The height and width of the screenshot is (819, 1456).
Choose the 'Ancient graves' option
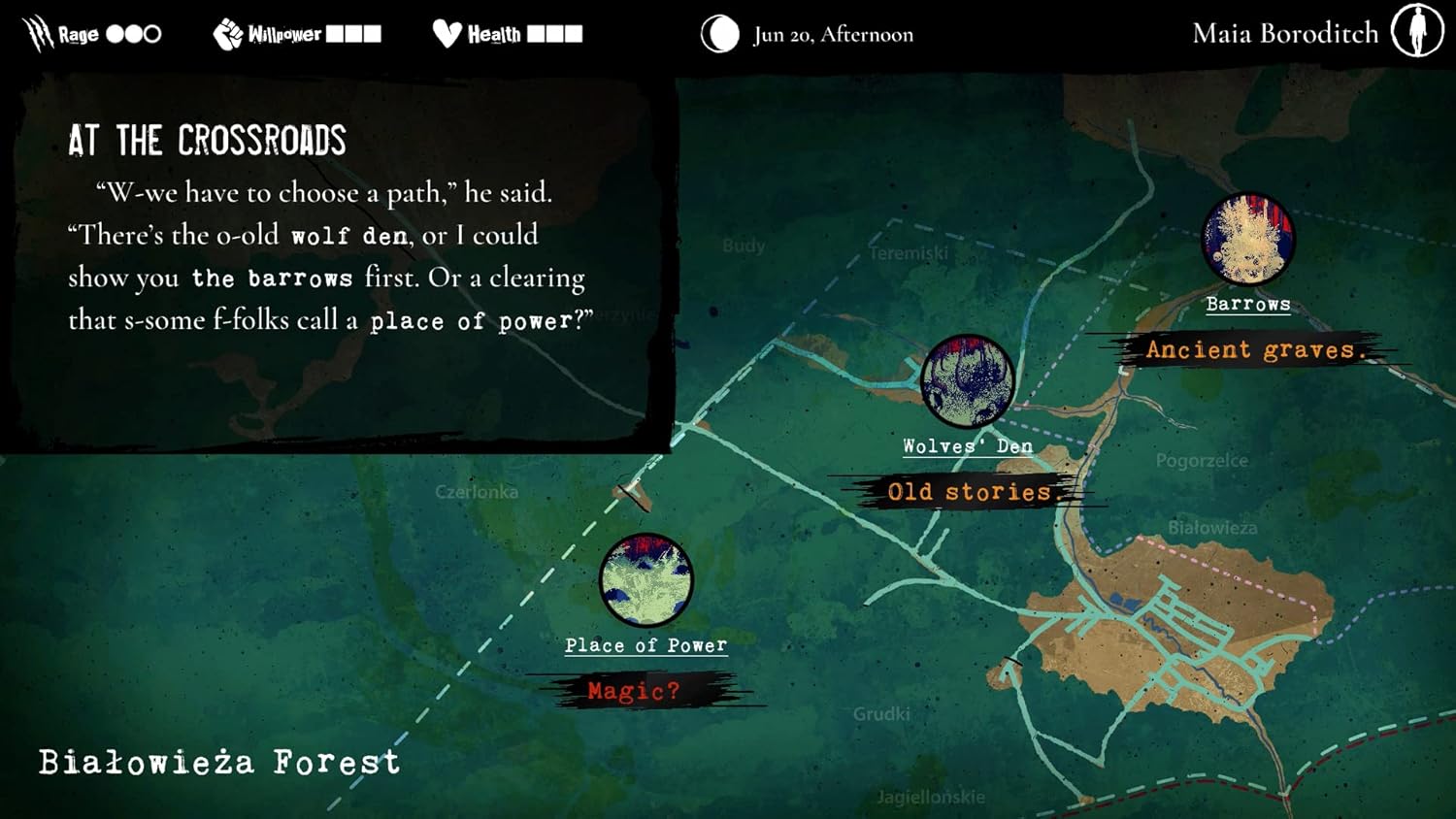(x=1254, y=349)
